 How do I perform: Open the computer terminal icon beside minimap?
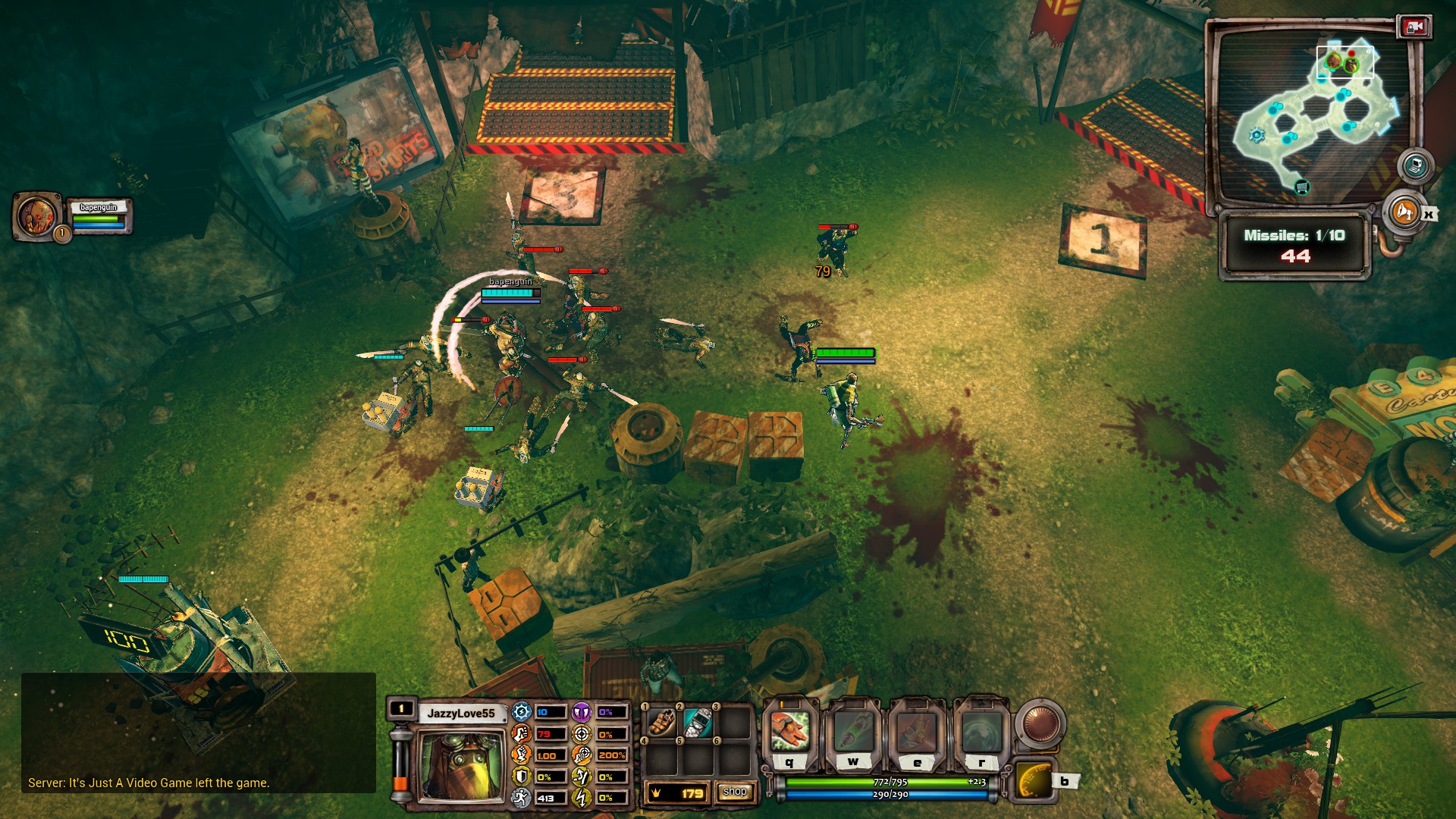click(1415, 165)
